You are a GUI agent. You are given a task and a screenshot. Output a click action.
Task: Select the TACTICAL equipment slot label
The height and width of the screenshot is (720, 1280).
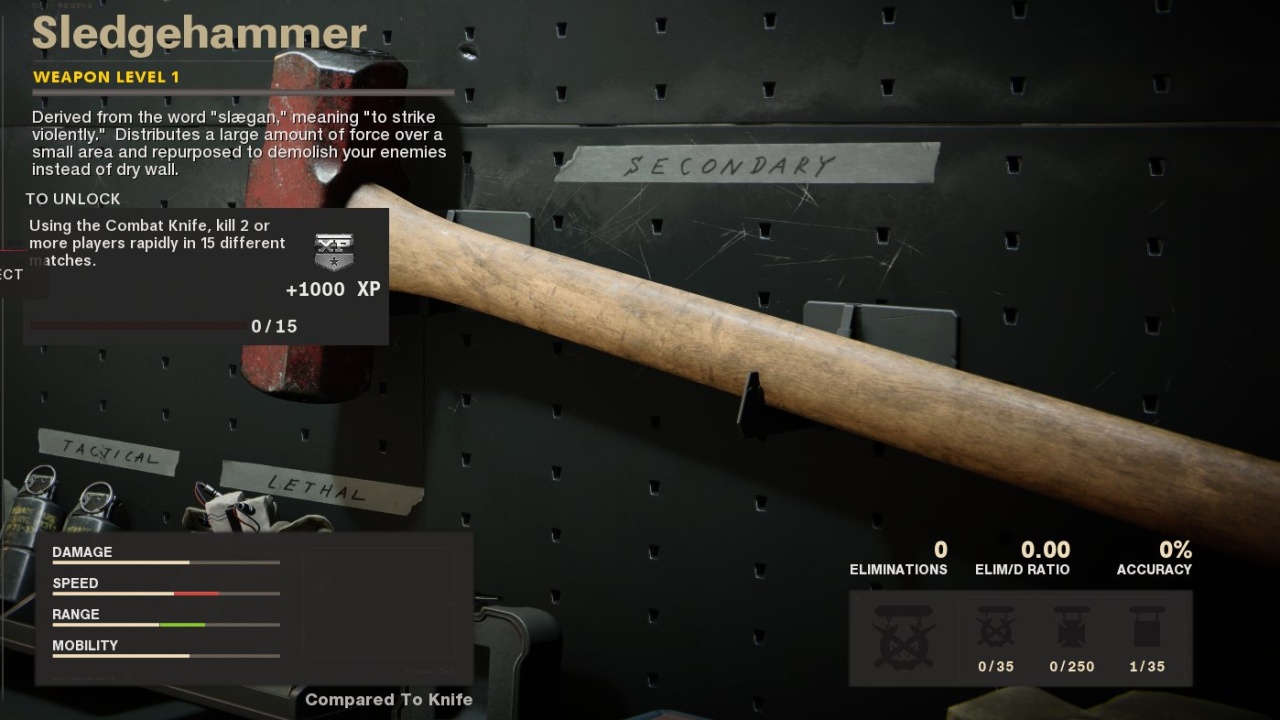pos(110,455)
